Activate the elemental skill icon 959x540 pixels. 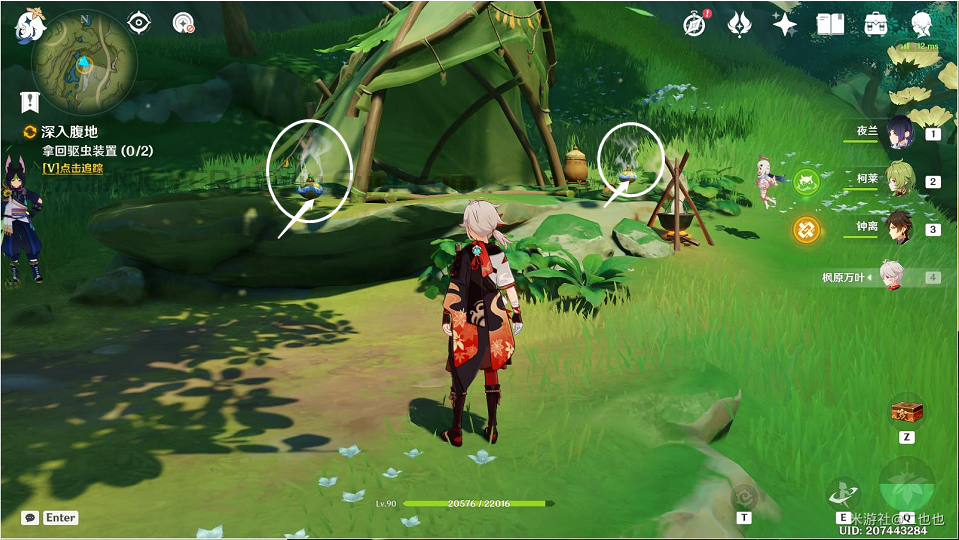click(843, 493)
